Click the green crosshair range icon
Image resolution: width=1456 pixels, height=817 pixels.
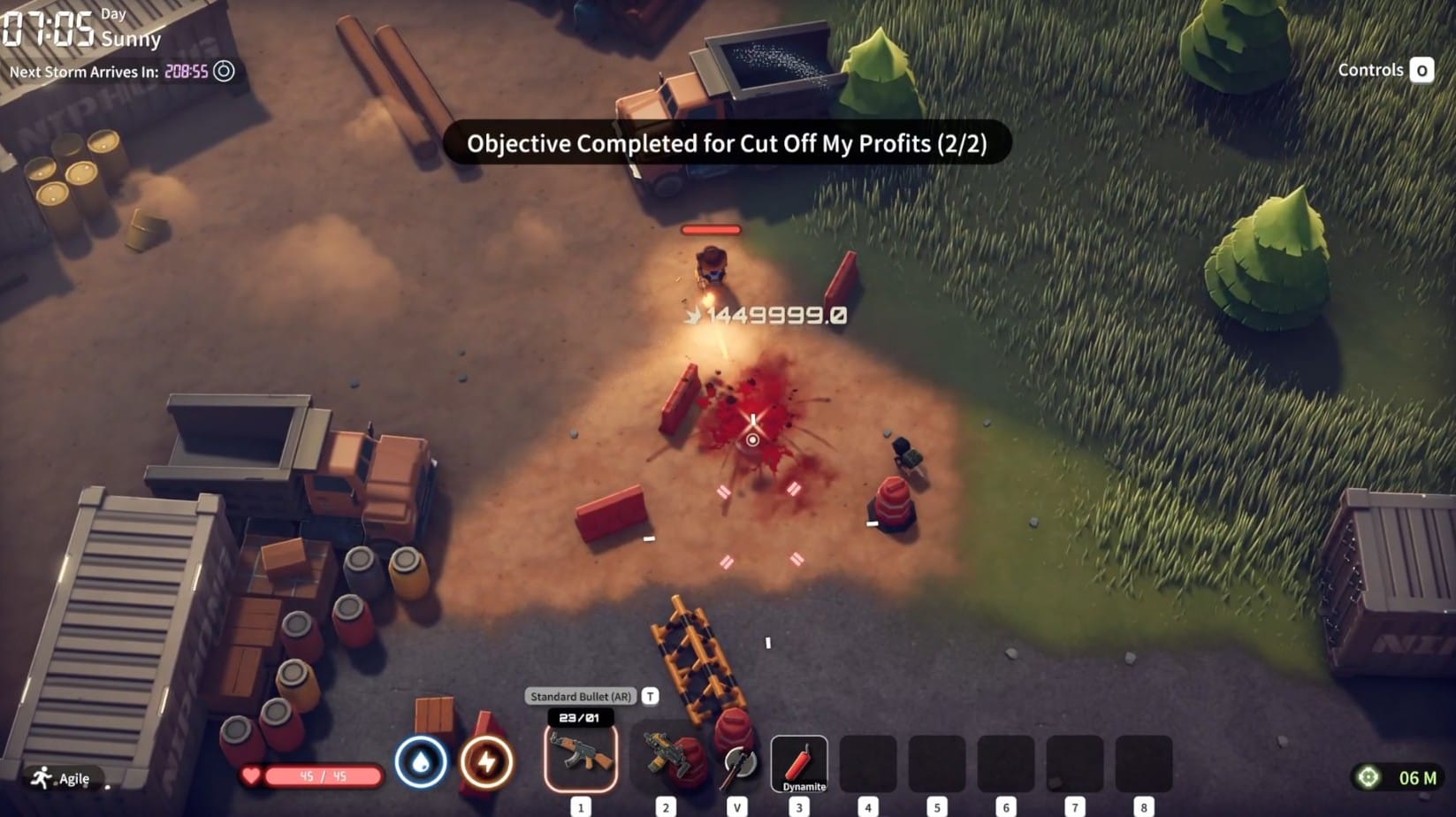1368,777
